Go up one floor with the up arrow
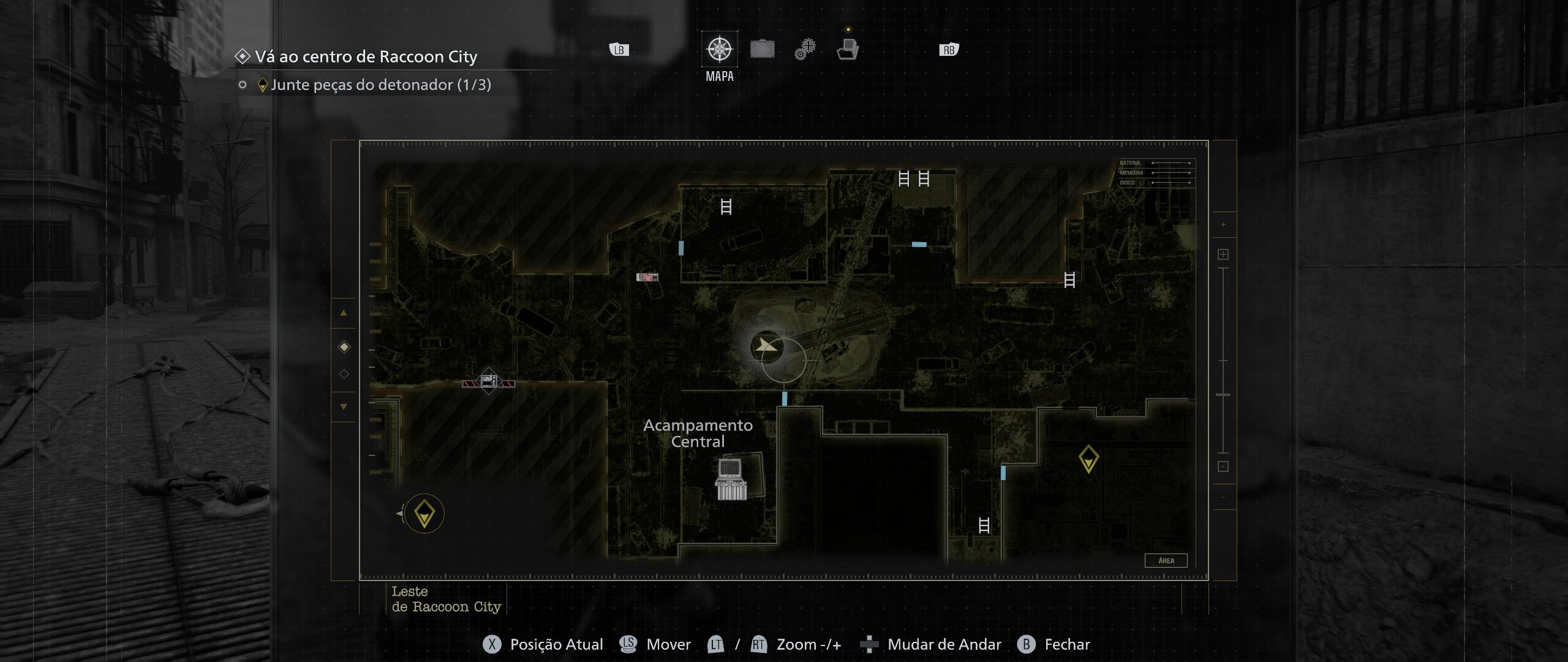 [344, 313]
